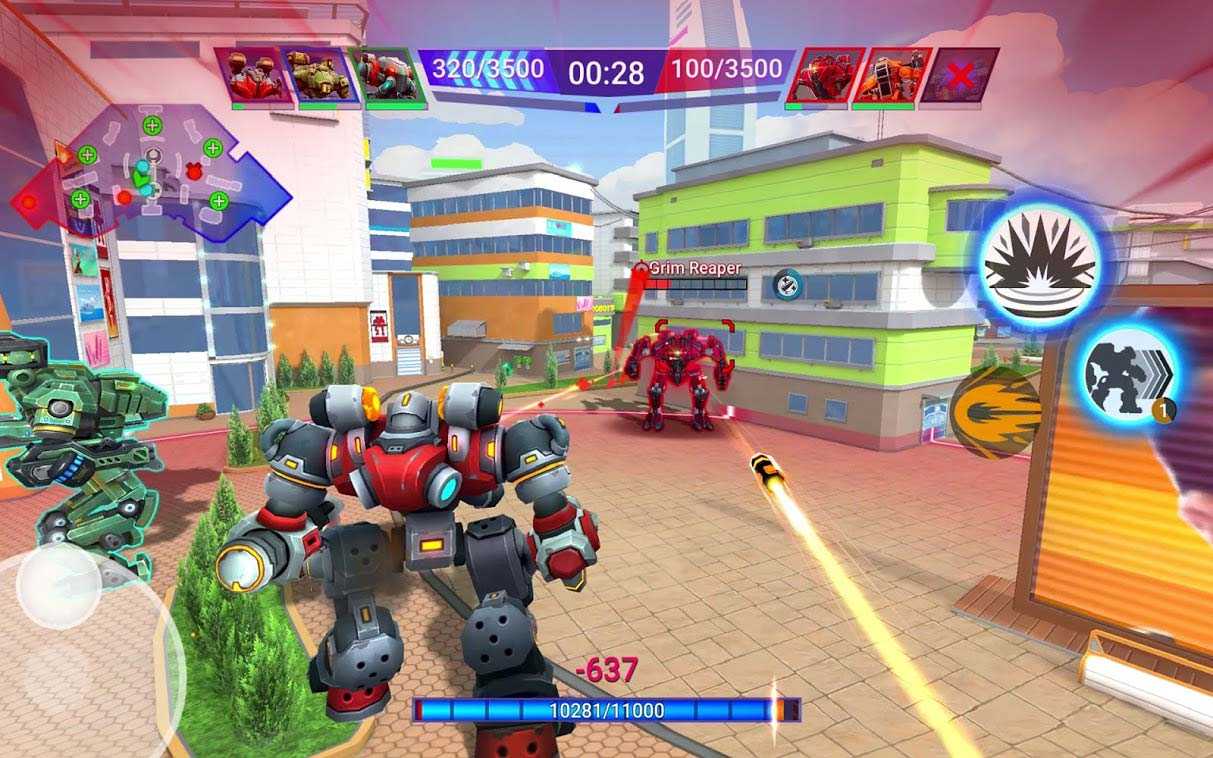This screenshot has width=1213, height=758.
Task: Select the eliminated enemy portrait with red X
Action: click(961, 75)
